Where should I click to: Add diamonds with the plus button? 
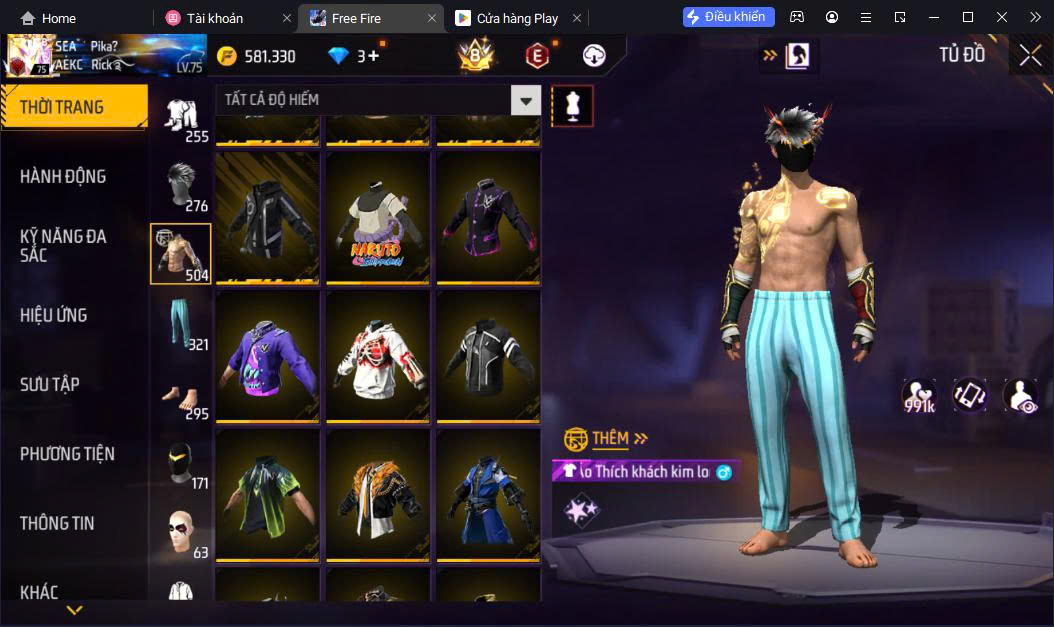tap(374, 56)
